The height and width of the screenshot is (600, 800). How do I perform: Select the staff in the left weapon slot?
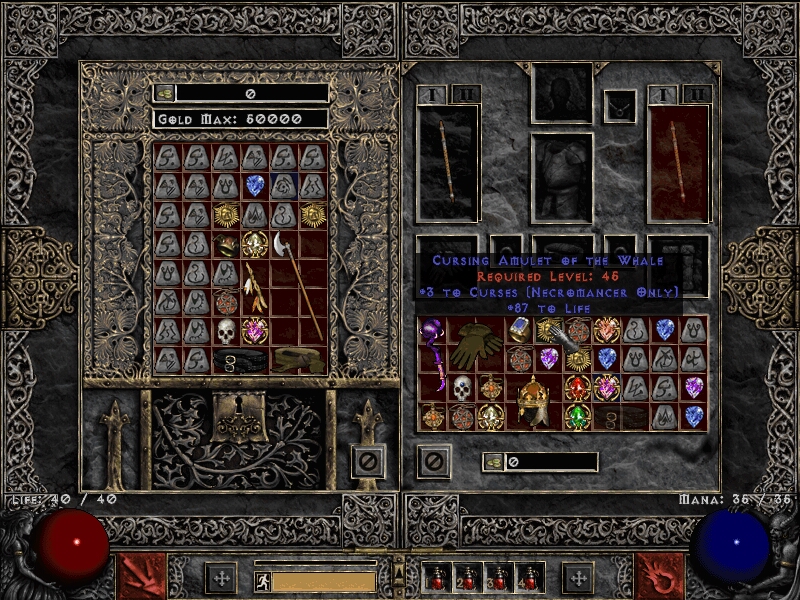[447, 162]
